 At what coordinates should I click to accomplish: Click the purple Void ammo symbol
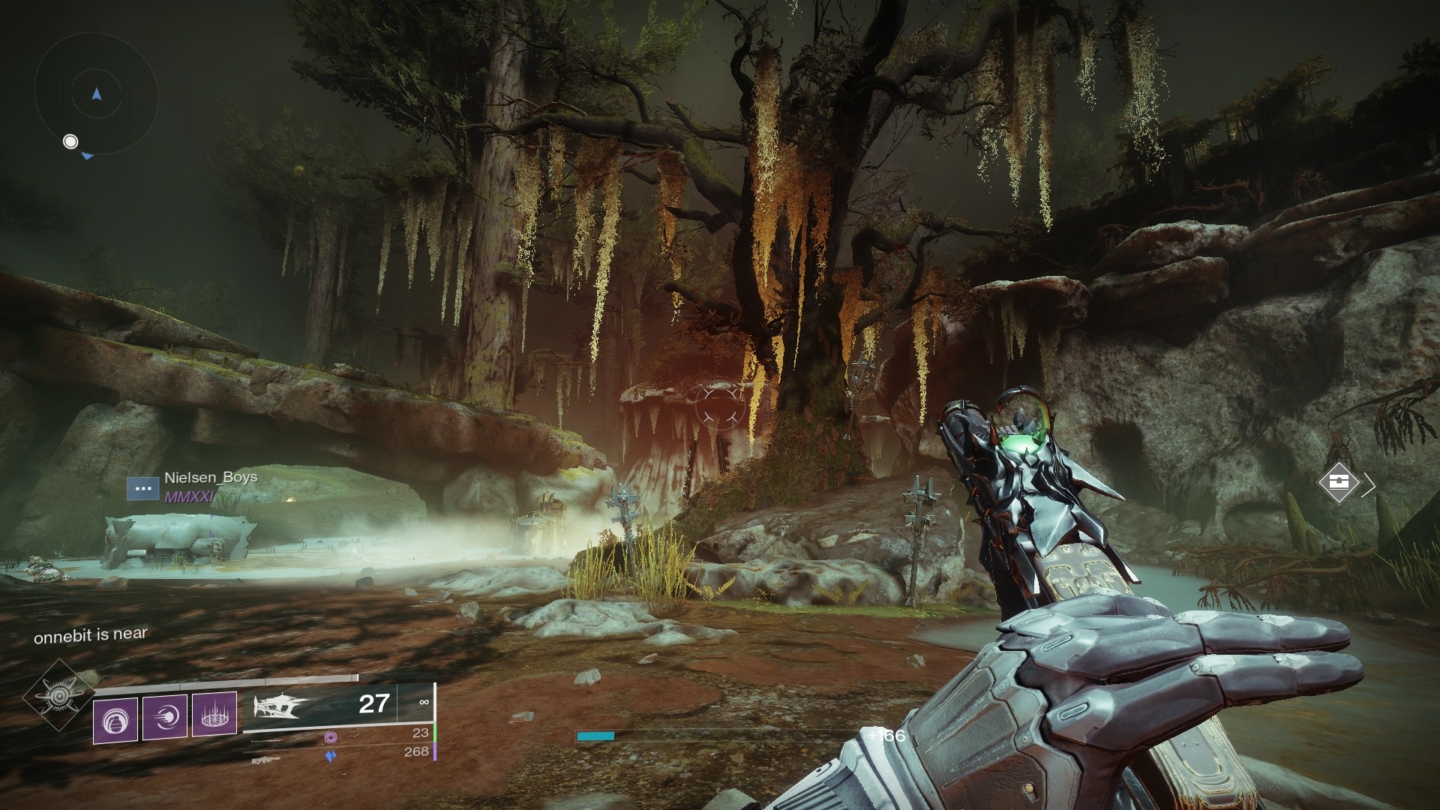point(331,738)
